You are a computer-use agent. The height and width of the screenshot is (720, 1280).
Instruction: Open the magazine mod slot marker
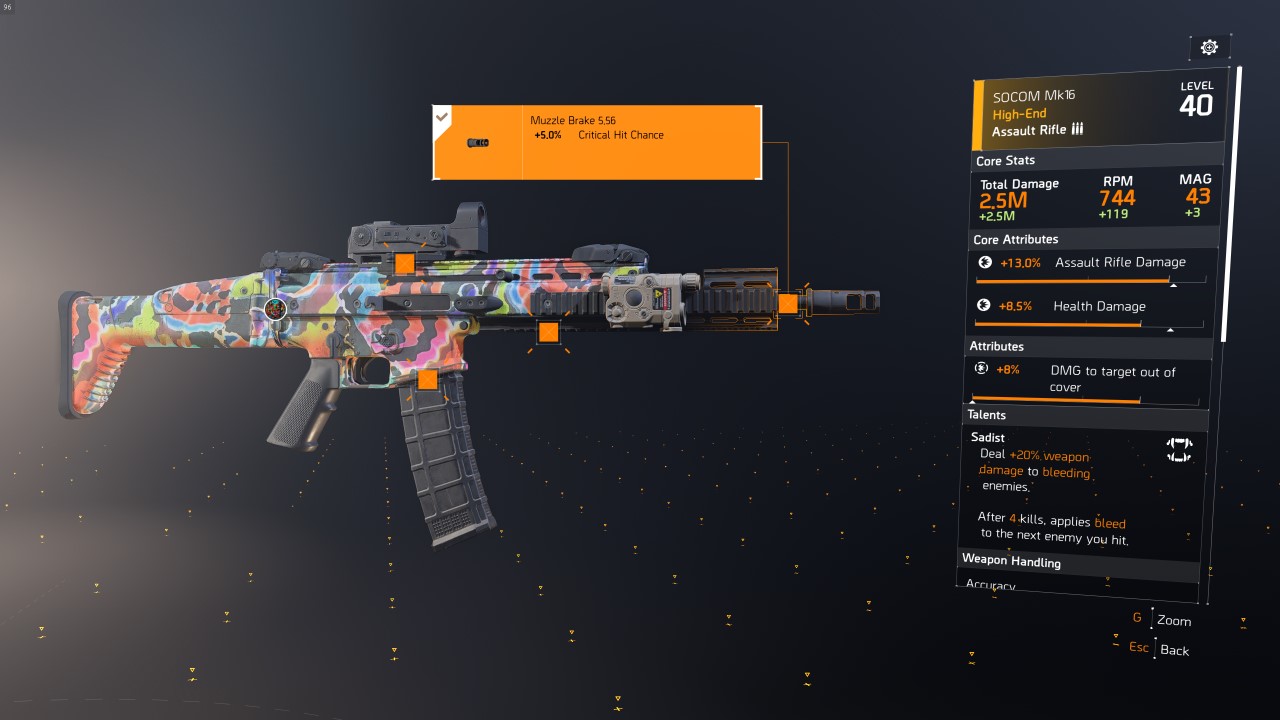pyautogui.click(x=428, y=380)
